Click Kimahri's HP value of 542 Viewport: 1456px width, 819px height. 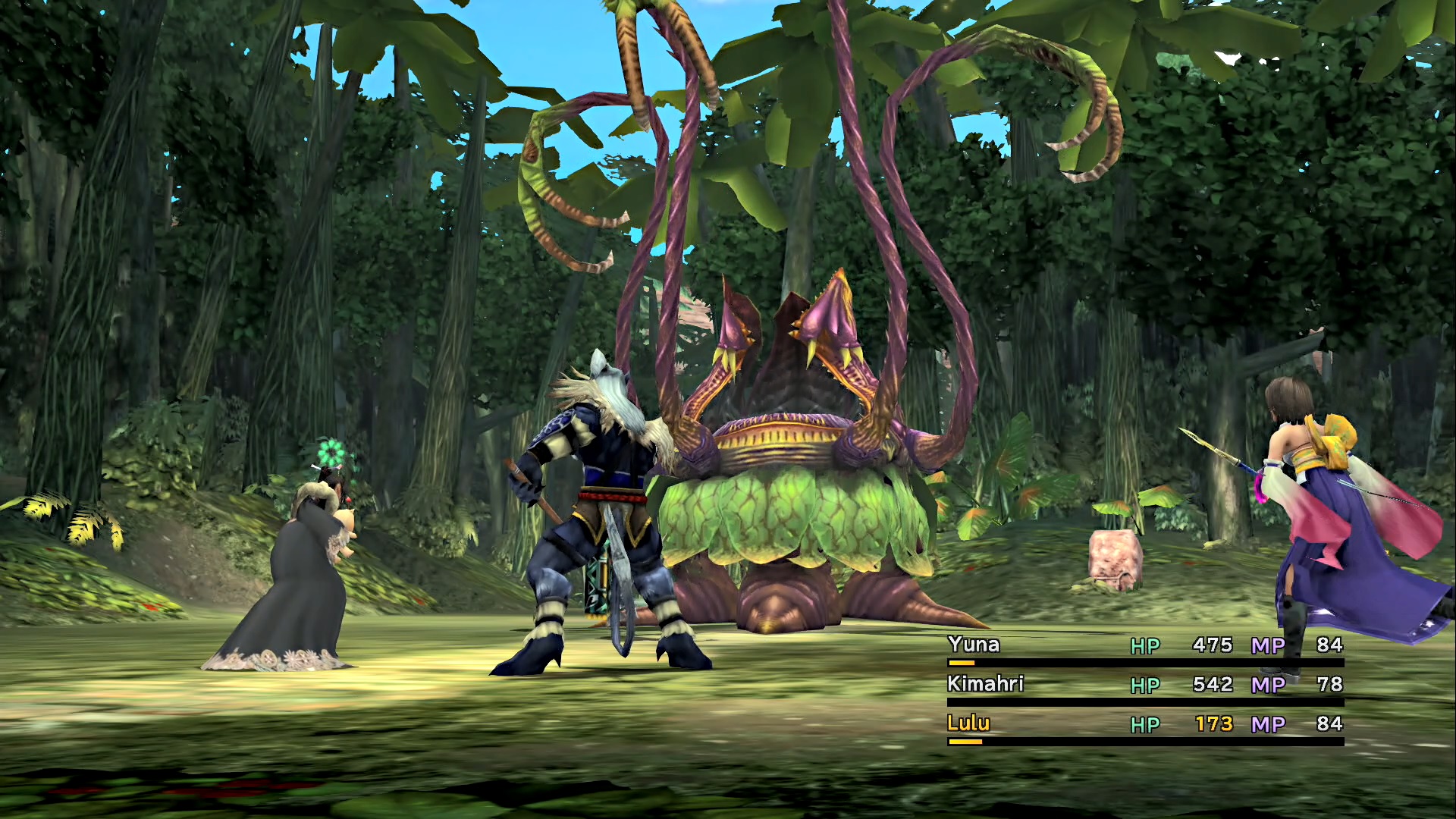[1212, 685]
